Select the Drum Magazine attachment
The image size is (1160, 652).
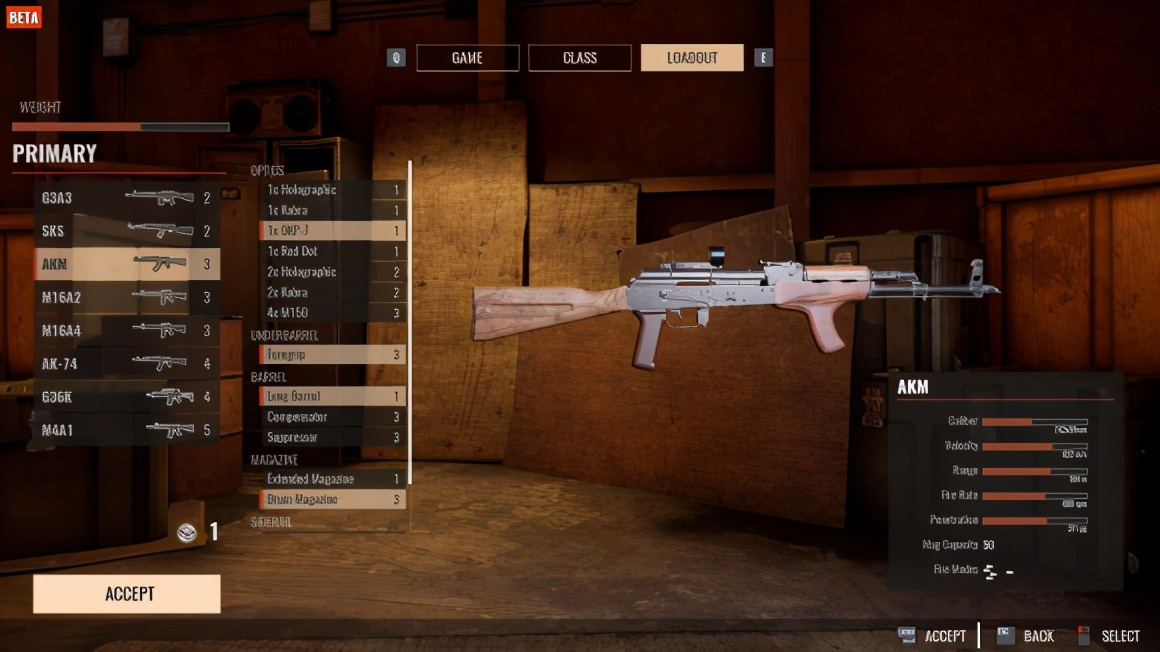point(332,499)
